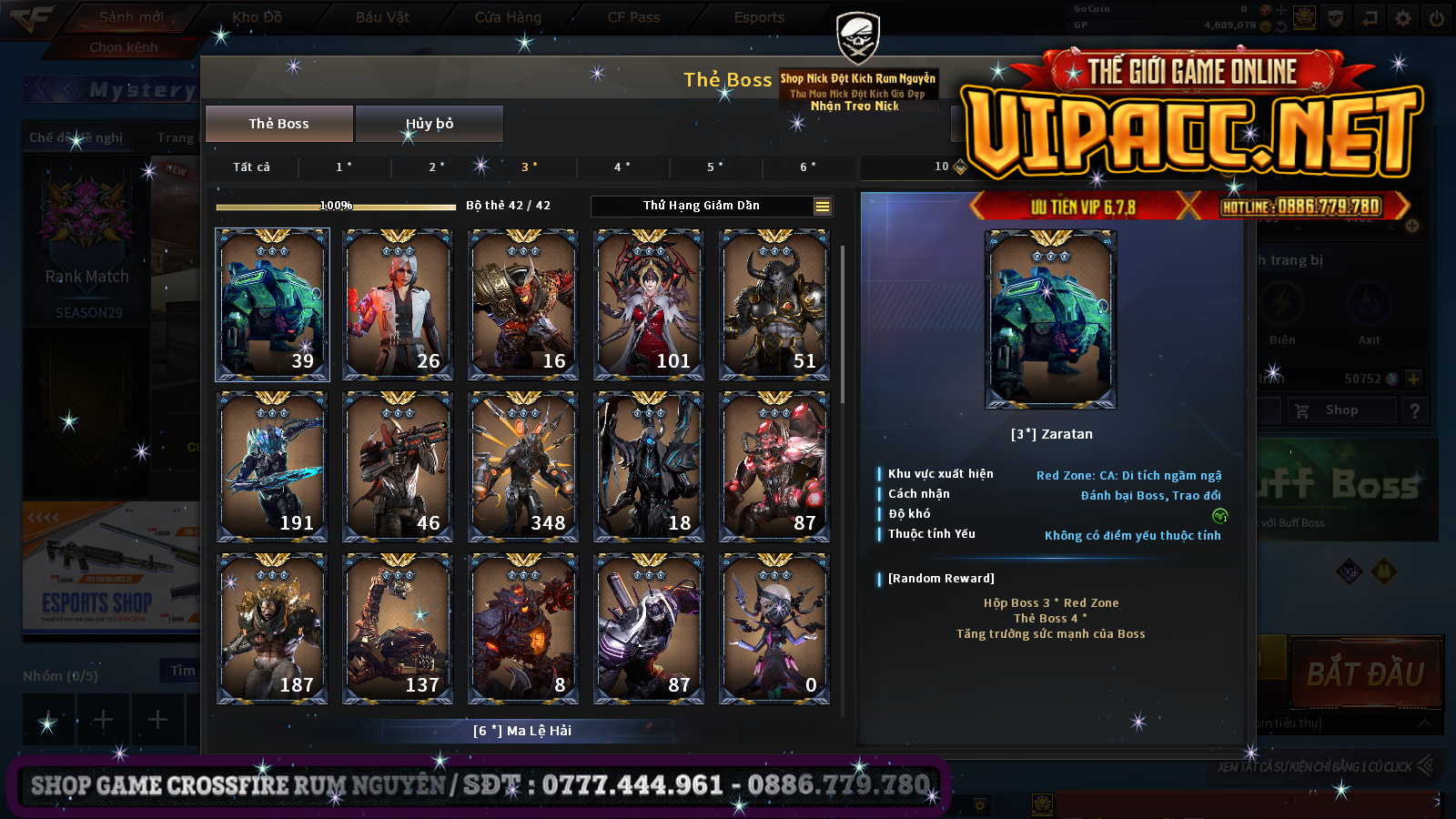Go to the Cửa Hàng store menu

[x=508, y=17]
